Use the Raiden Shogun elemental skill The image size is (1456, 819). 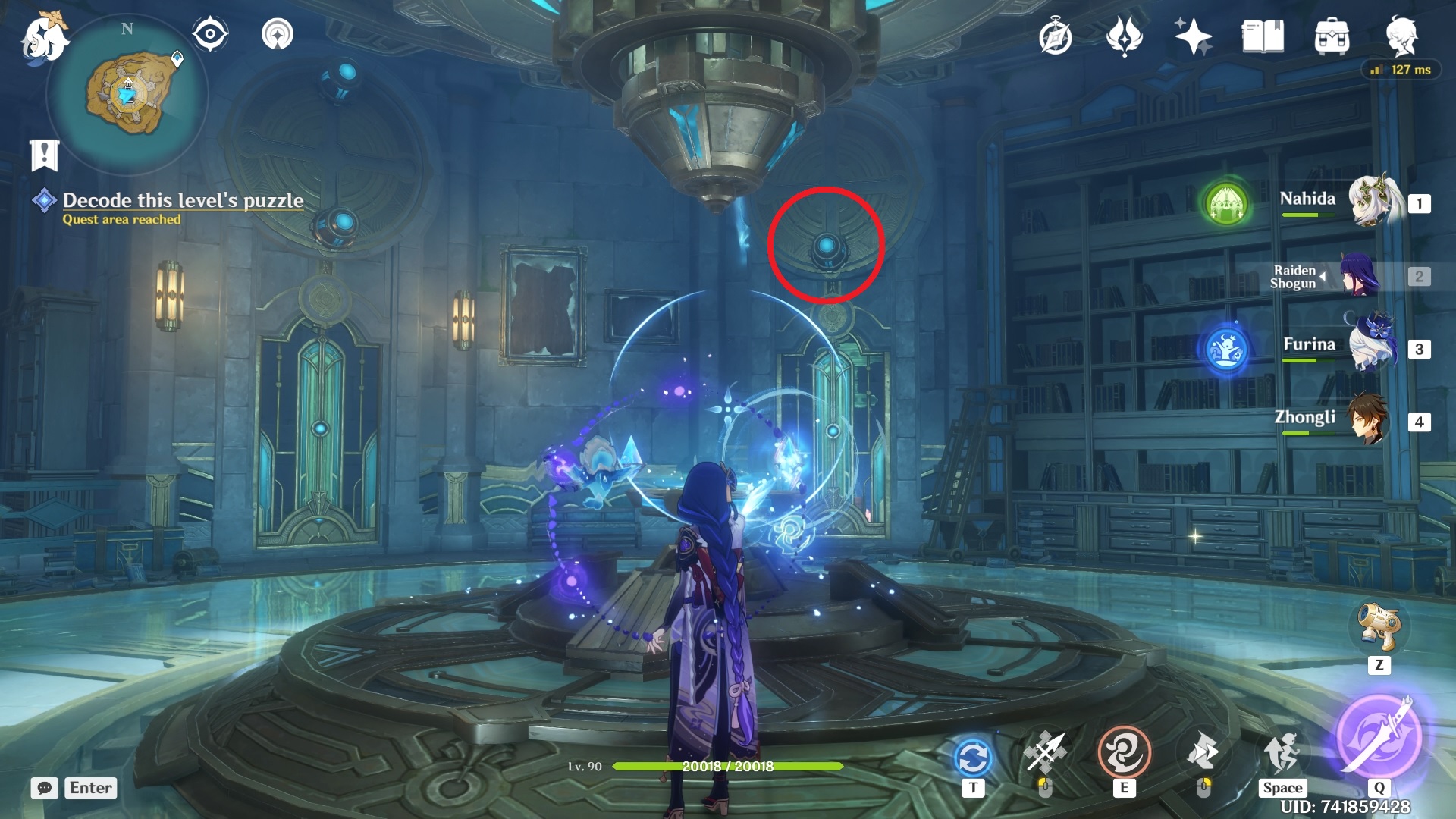tap(1124, 754)
